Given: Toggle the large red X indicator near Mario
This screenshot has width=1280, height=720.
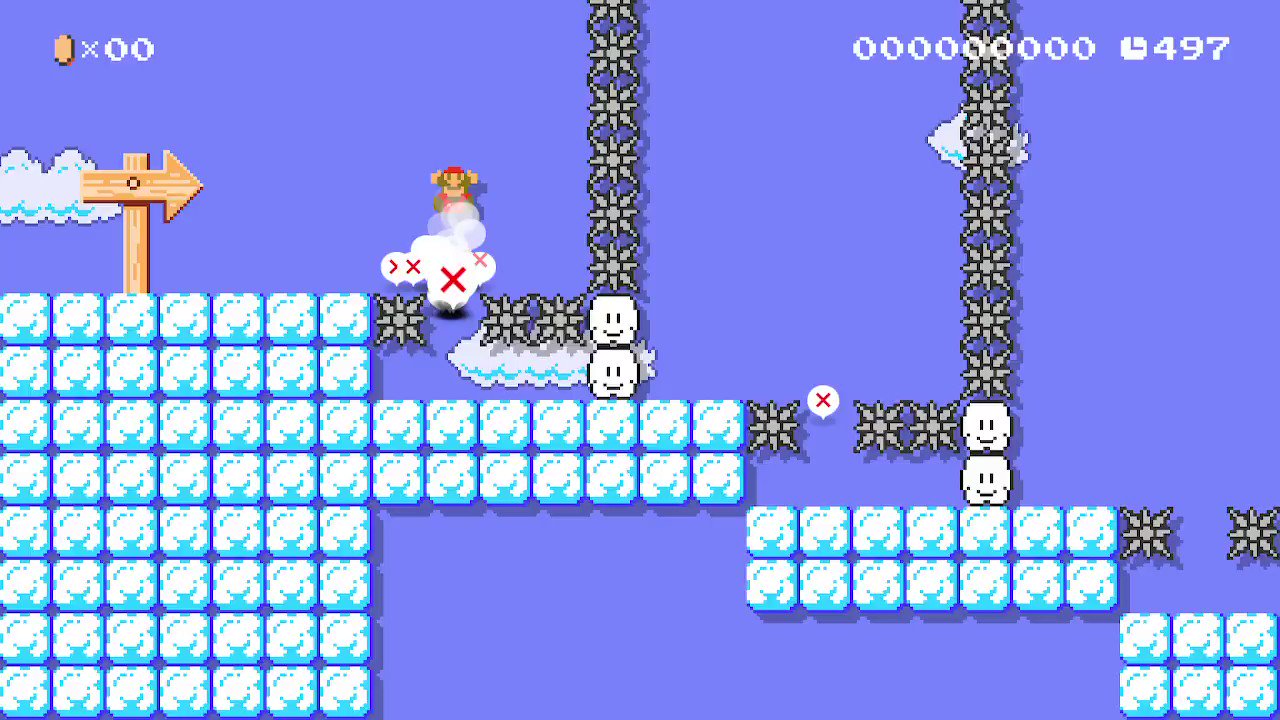Looking at the screenshot, I should coord(453,280).
